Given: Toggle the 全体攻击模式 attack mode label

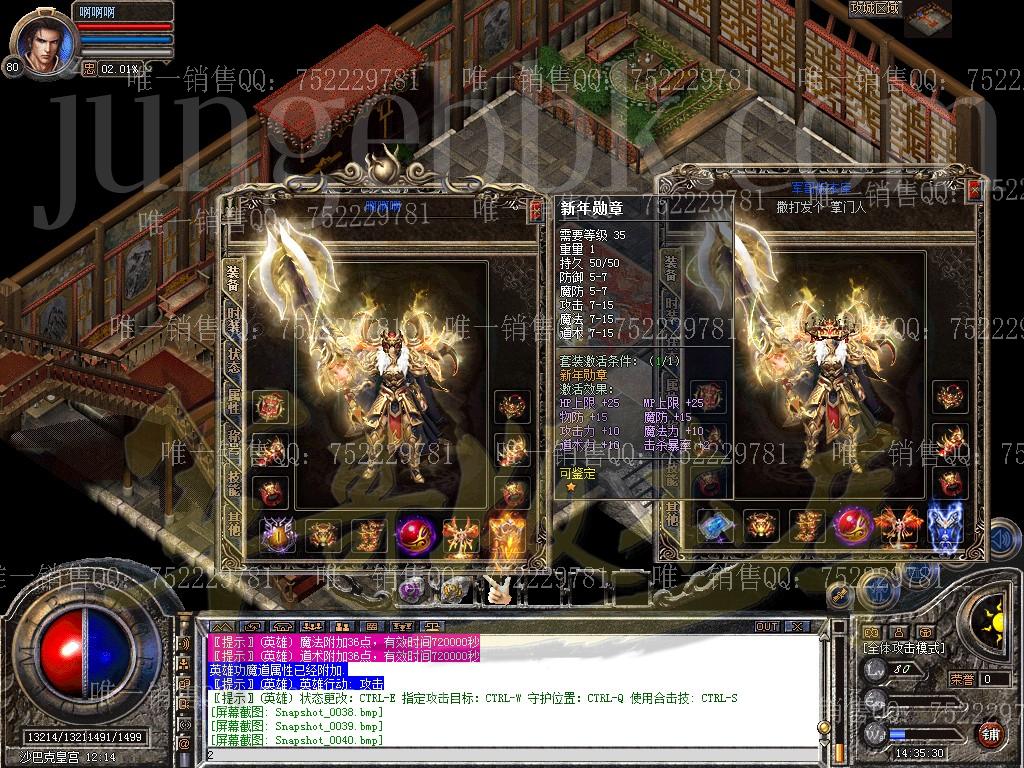Looking at the screenshot, I should coord(903,649).
